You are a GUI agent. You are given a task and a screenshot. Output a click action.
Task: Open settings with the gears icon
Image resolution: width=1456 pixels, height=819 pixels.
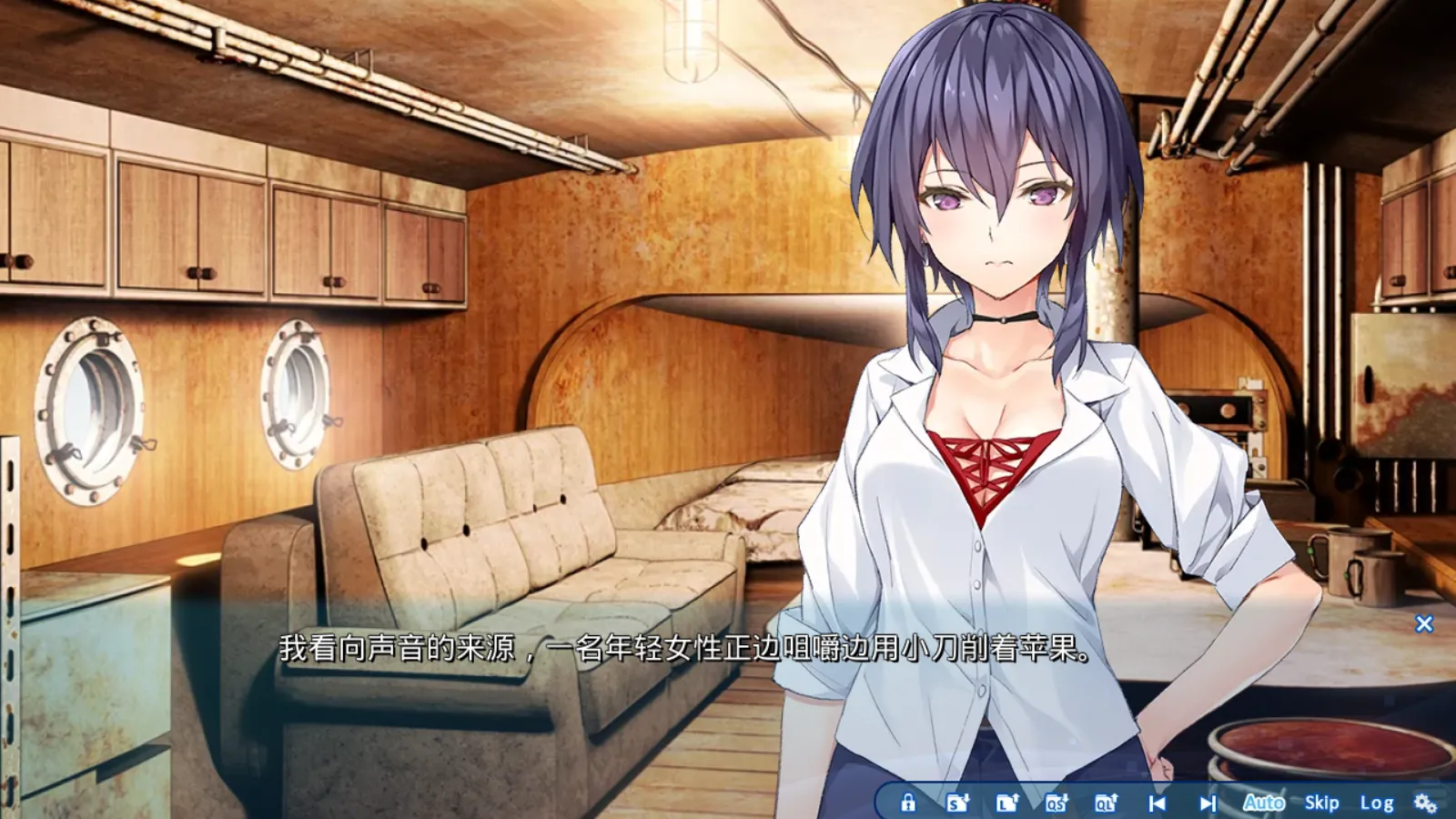click(x=1425, y=804)
